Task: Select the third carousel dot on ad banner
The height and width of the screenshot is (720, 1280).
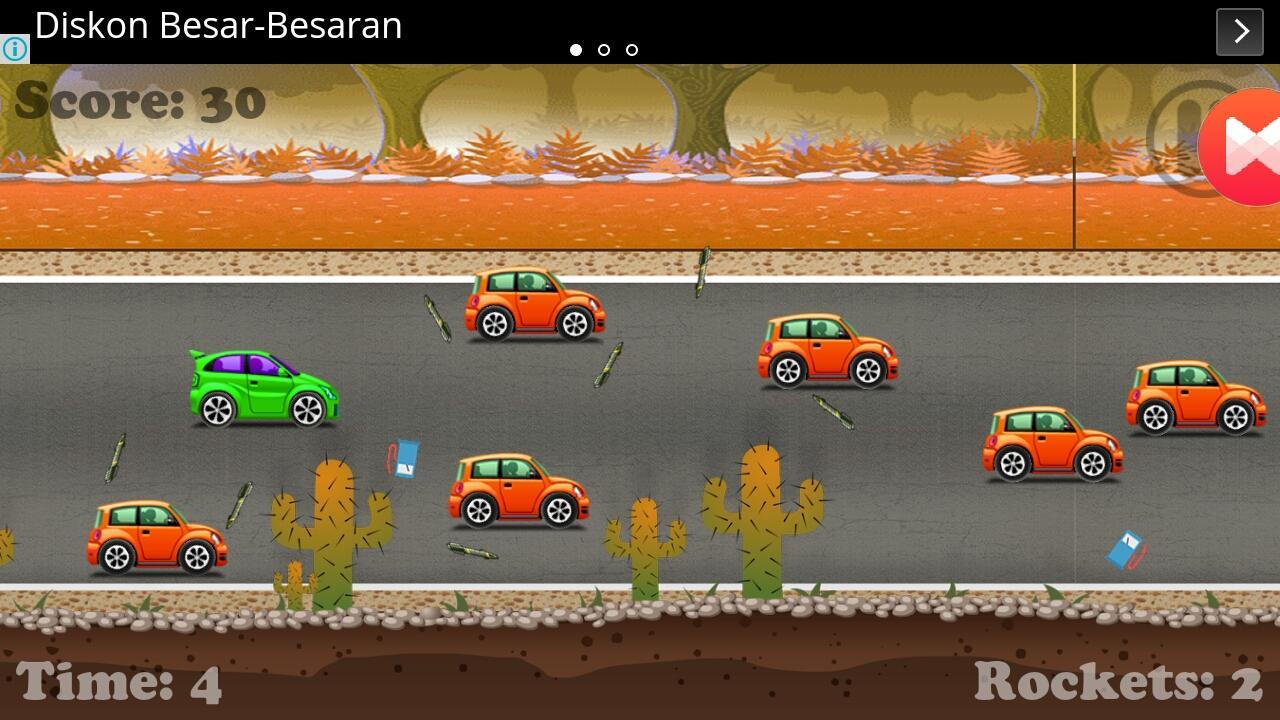Action: point(631,49)
